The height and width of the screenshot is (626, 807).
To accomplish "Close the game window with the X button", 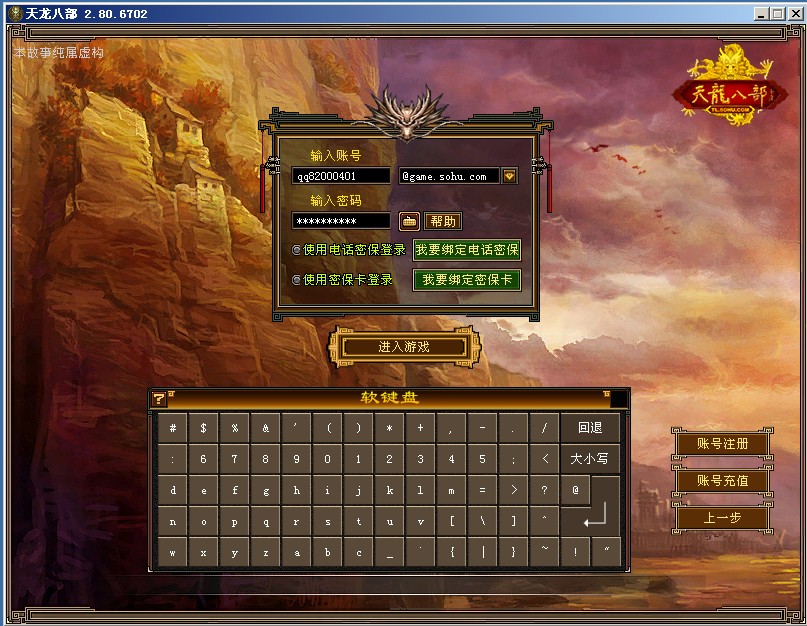I will pos(793,14).
